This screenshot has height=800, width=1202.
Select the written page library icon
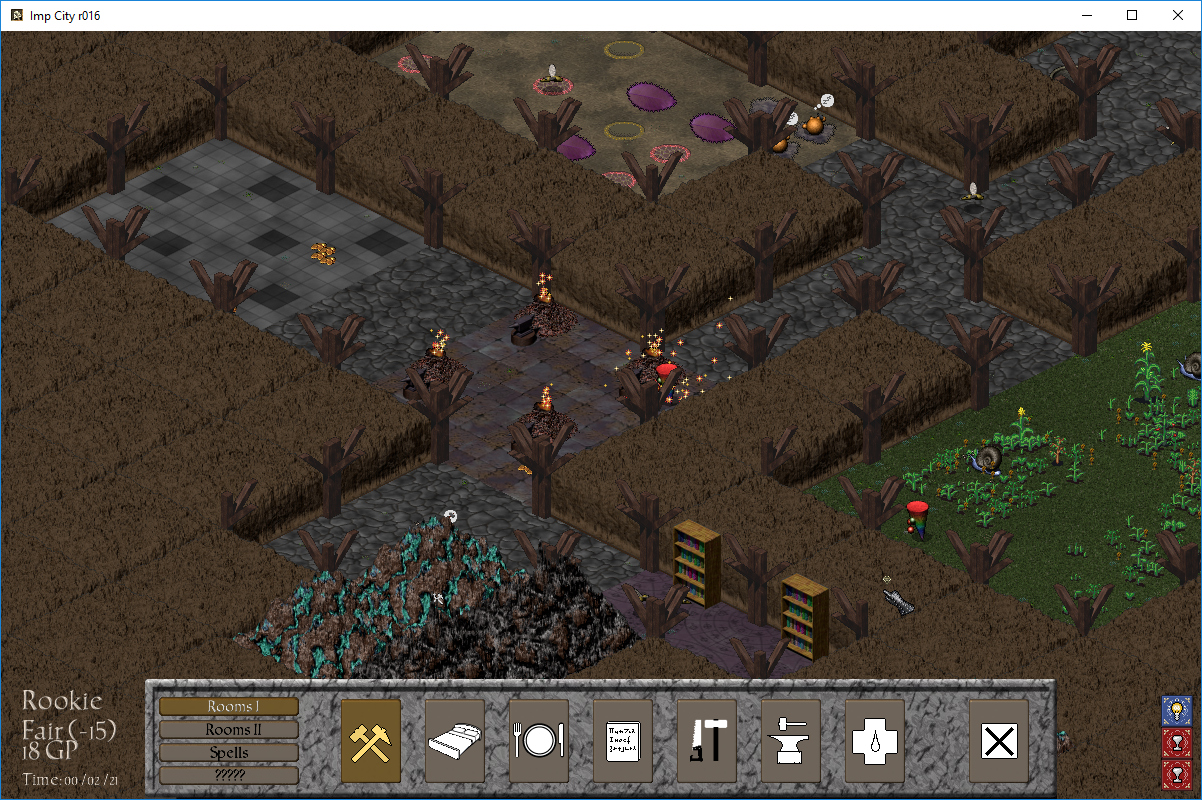click(623, 741)
